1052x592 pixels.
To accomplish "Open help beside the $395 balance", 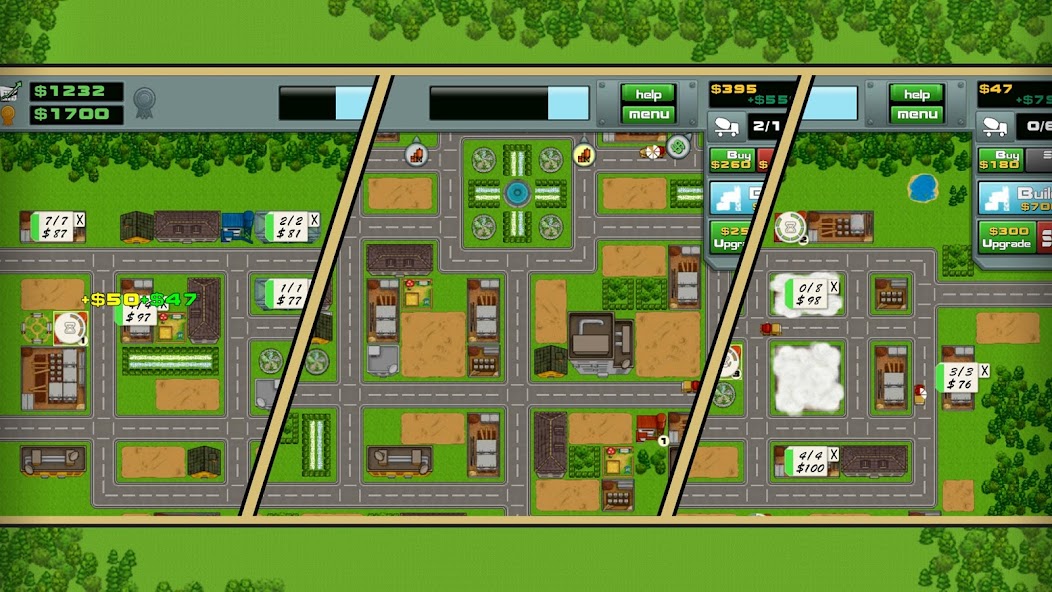I will [649, 94].
